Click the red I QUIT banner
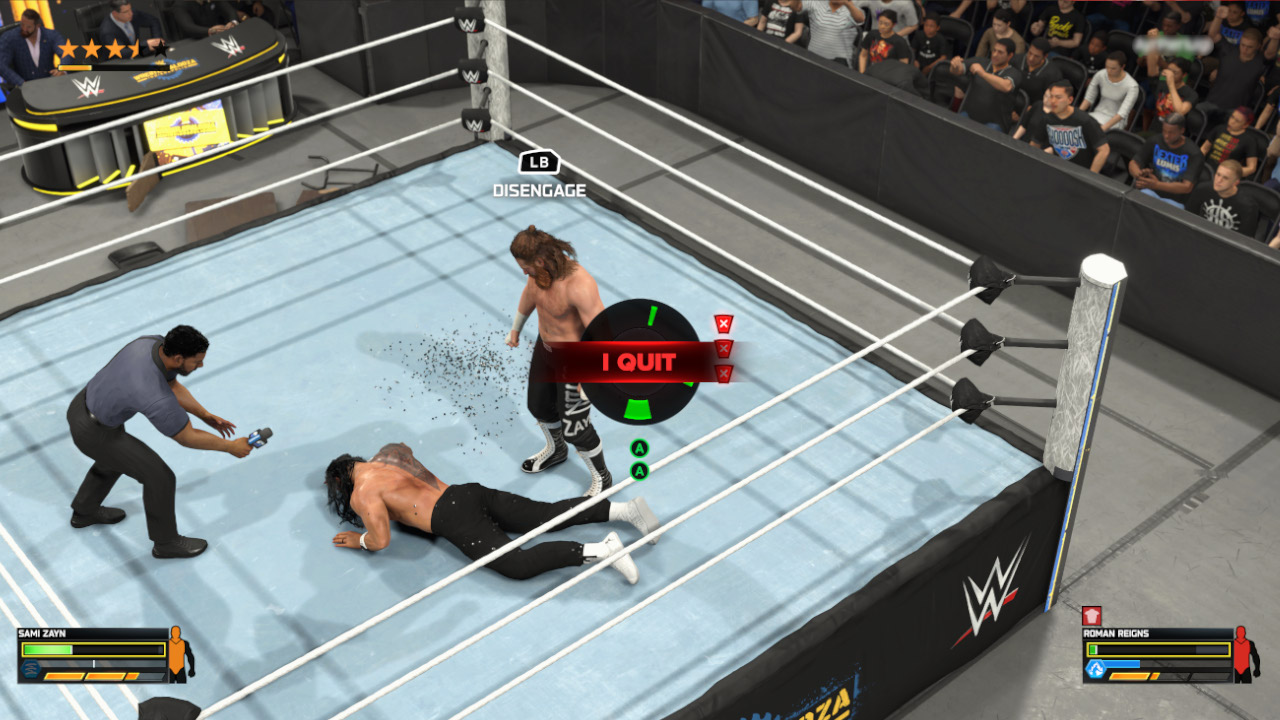Image resolution: width=1280 pixels, height=720 pixels. click(638, 362)
